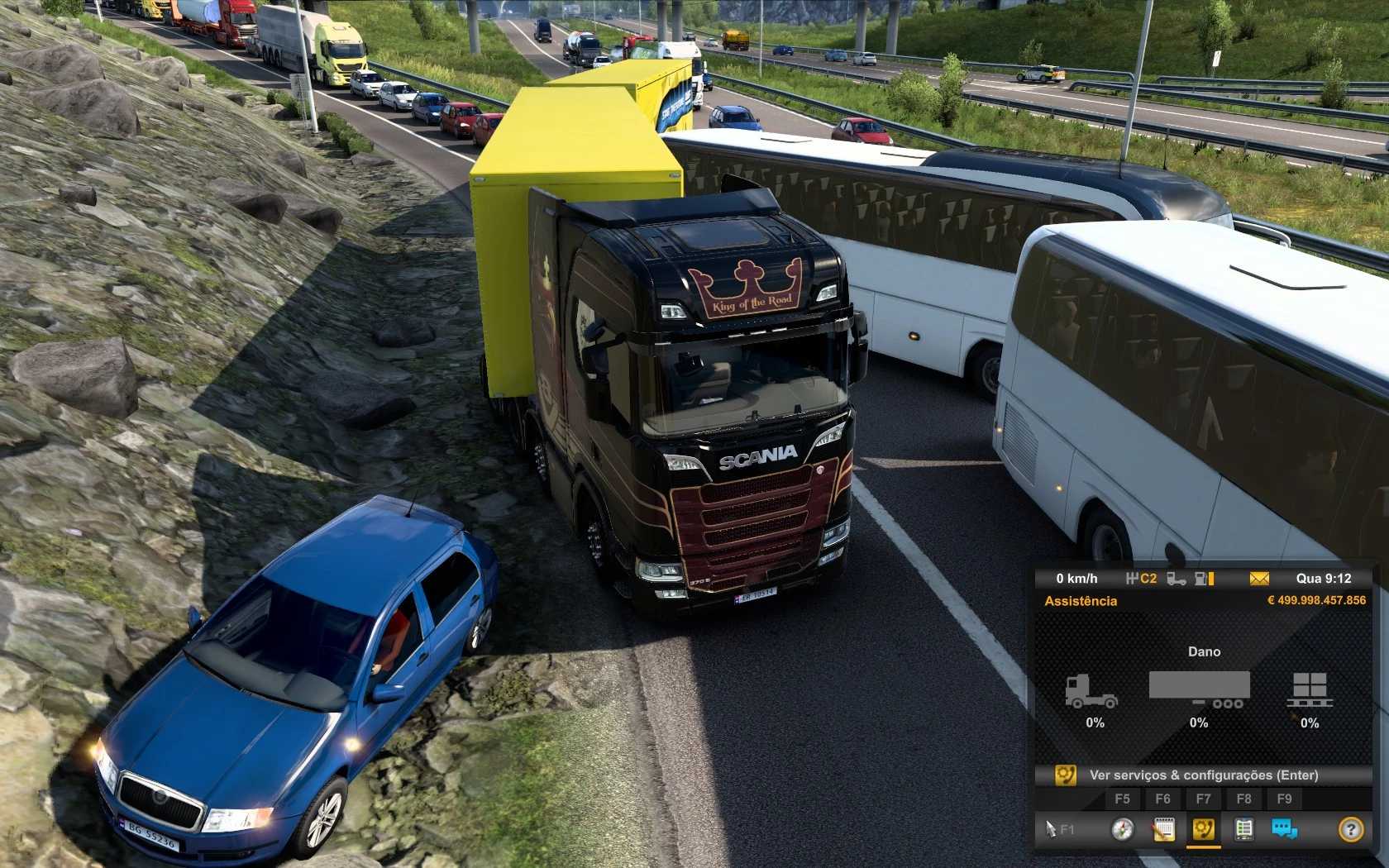Image resolution: width=1389 pixels, height=868 pixels.
Task: Click the question mark help button
Action: [1350, 829]
